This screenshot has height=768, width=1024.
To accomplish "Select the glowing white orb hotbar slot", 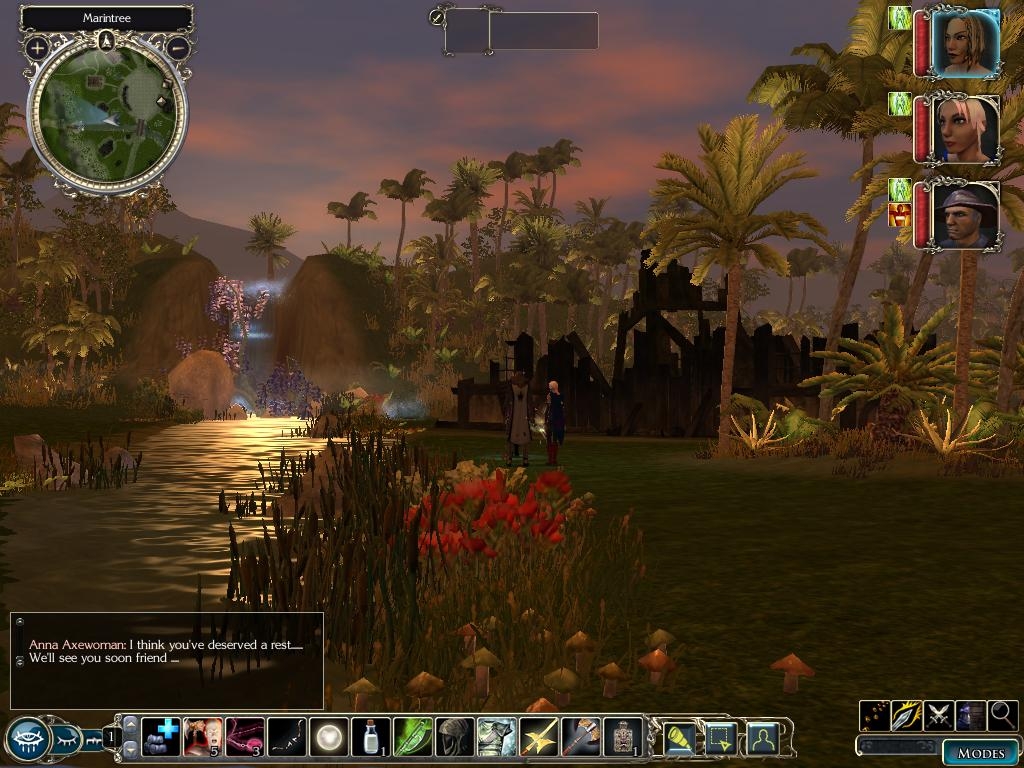I will coord(329,737).
